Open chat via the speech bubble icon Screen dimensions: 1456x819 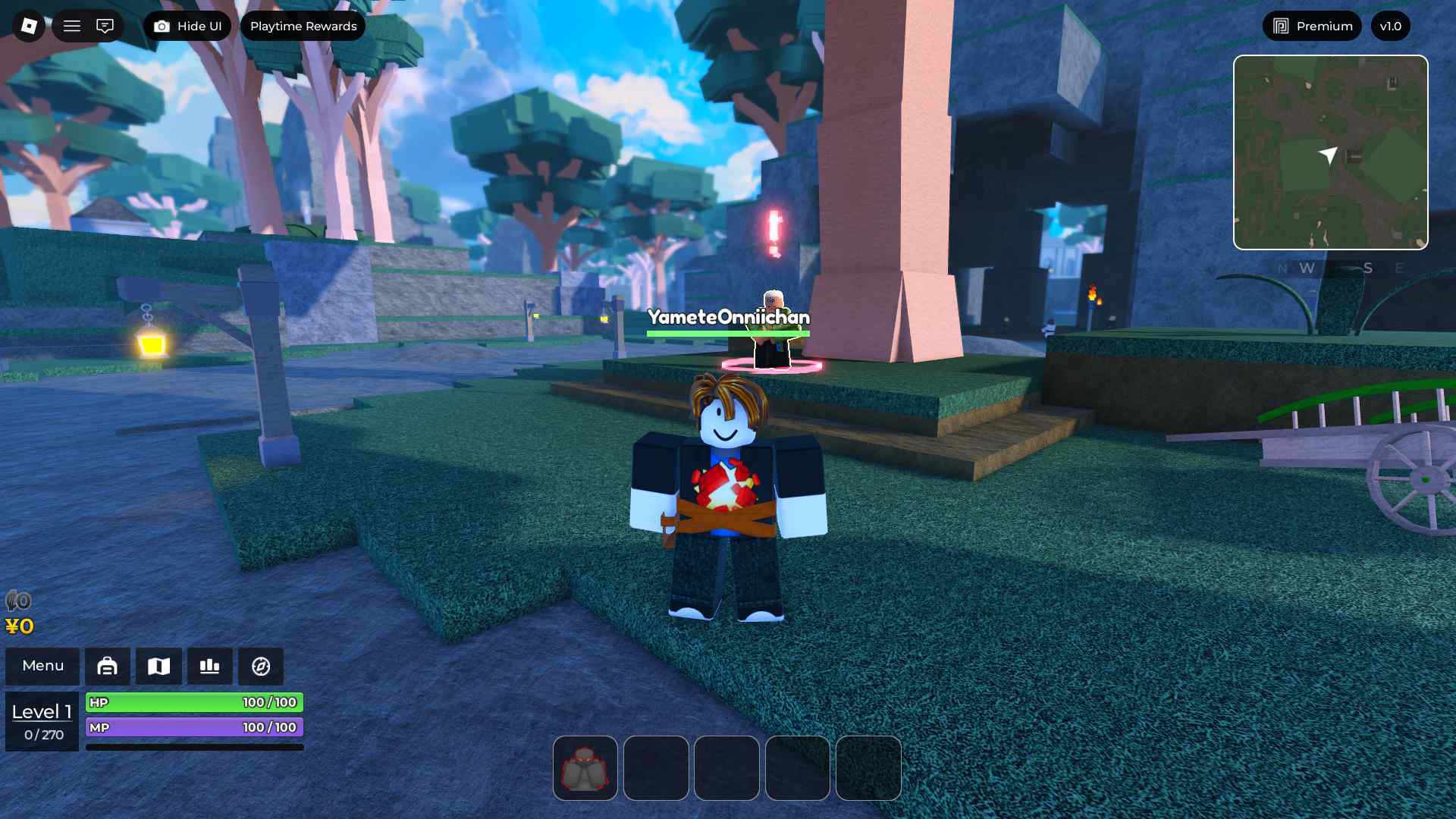[105, 25]
